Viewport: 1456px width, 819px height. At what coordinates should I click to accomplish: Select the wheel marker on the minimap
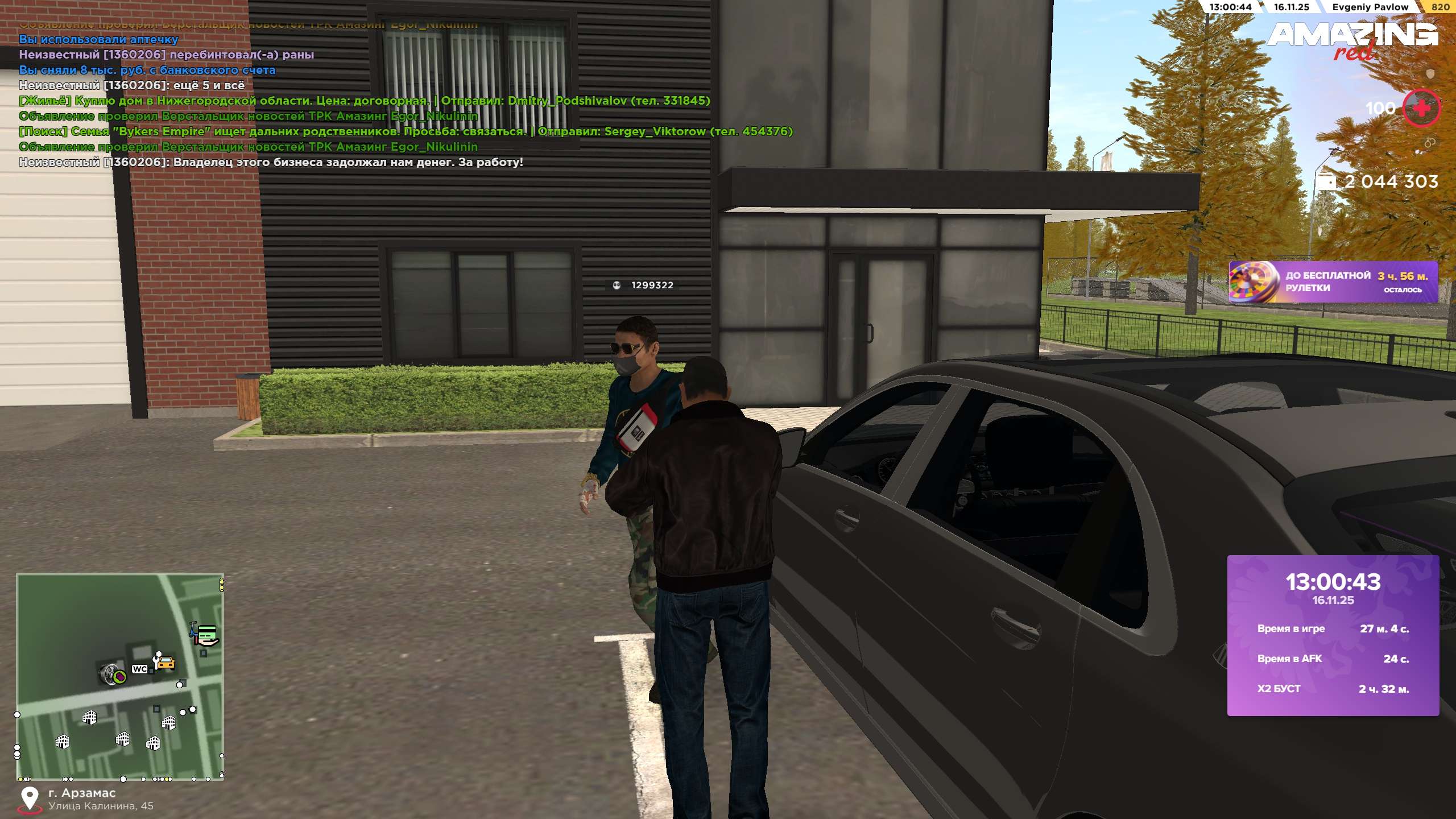[x=110, y=675]
